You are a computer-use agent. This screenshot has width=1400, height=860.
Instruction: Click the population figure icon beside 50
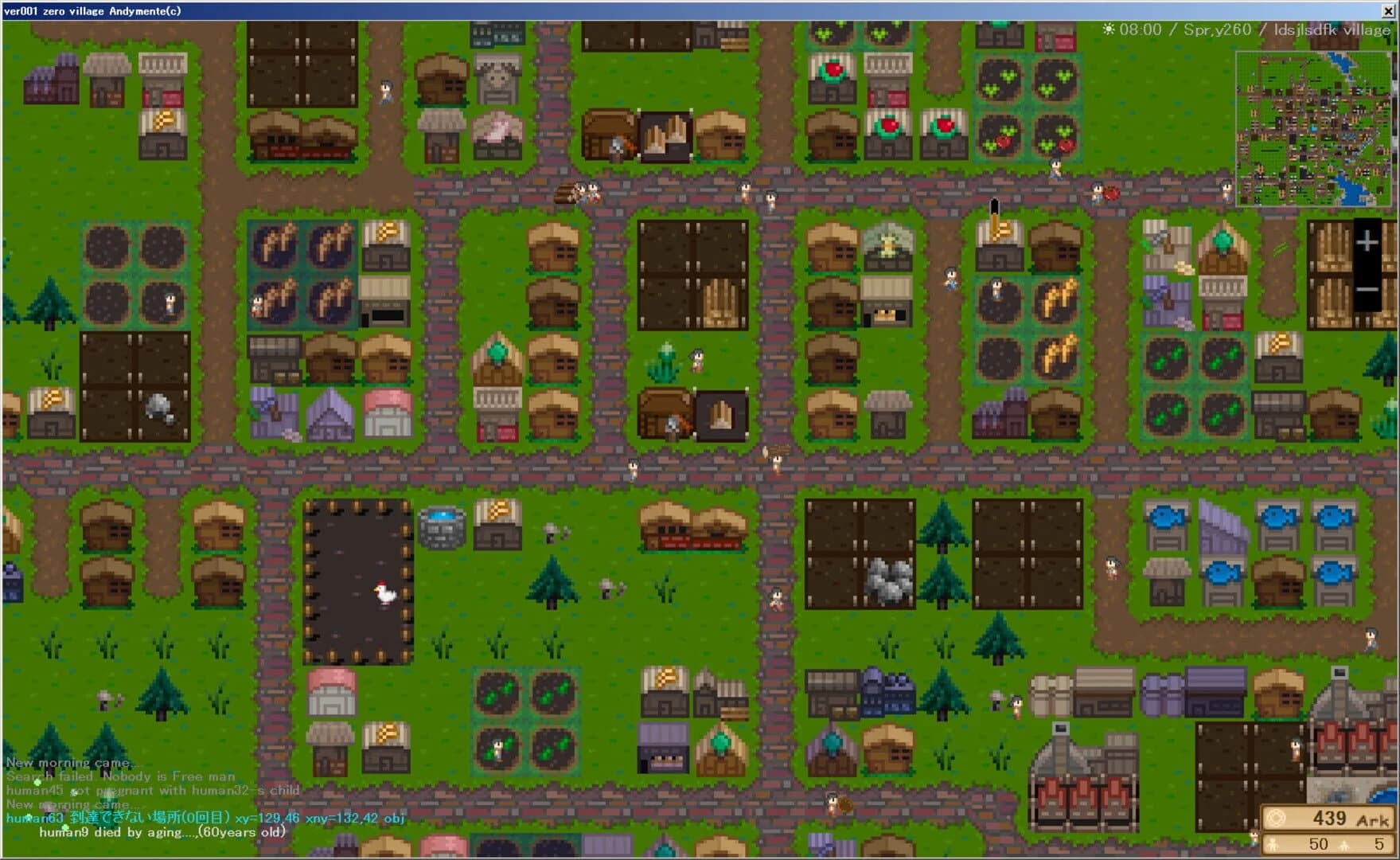(1272, 842)
